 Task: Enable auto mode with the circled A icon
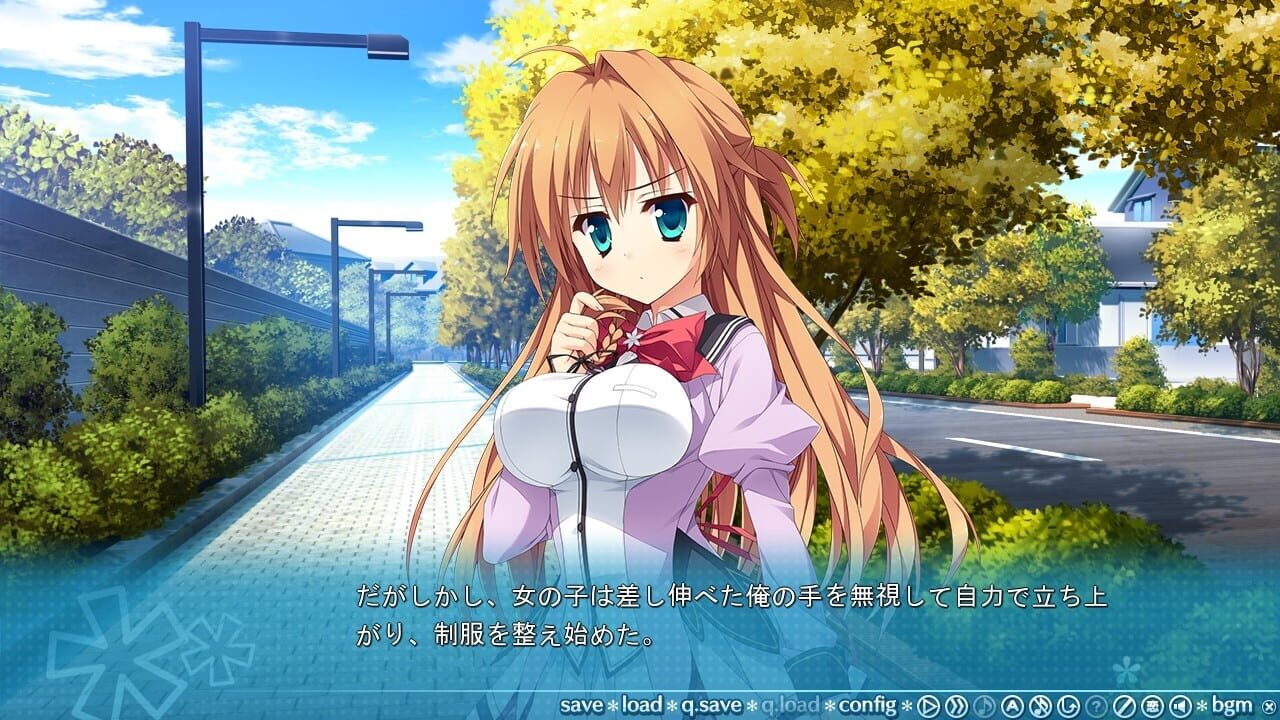point(1012,705)
